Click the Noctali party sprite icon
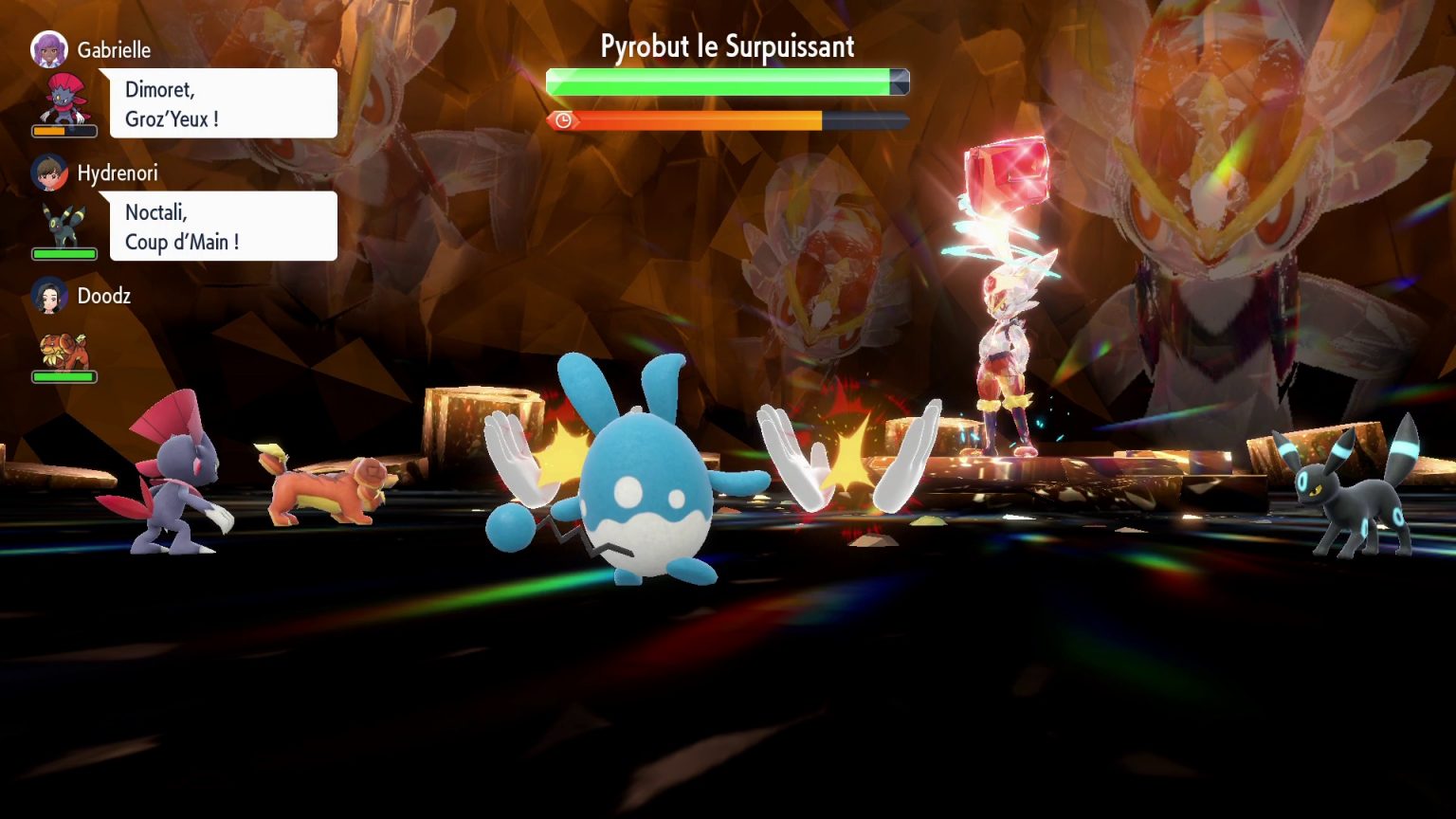 (x=63, y=226)
